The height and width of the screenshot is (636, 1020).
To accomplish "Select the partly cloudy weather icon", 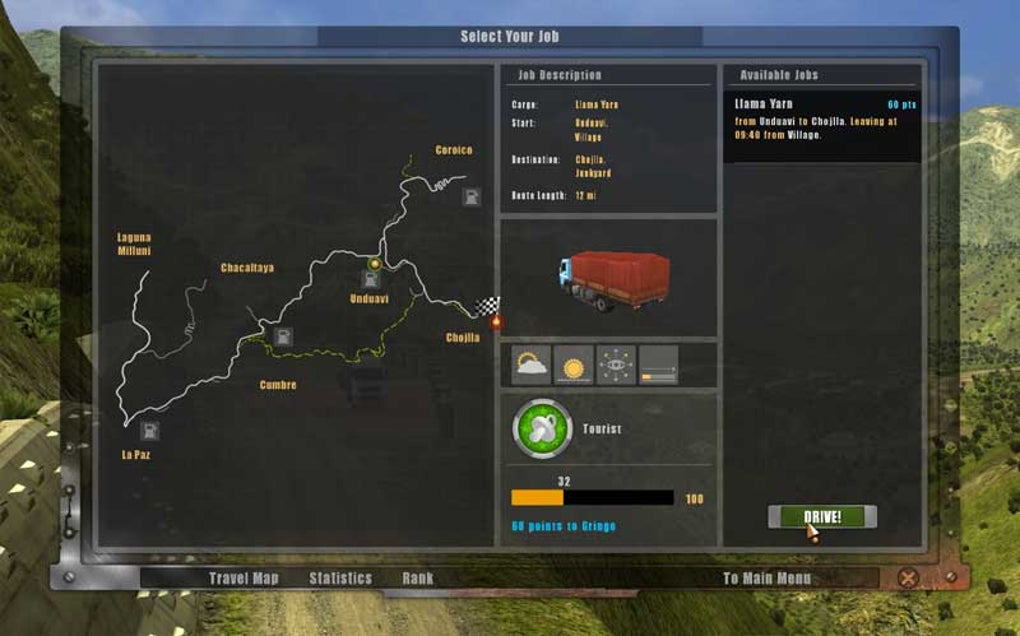I will tap(532, 366).
